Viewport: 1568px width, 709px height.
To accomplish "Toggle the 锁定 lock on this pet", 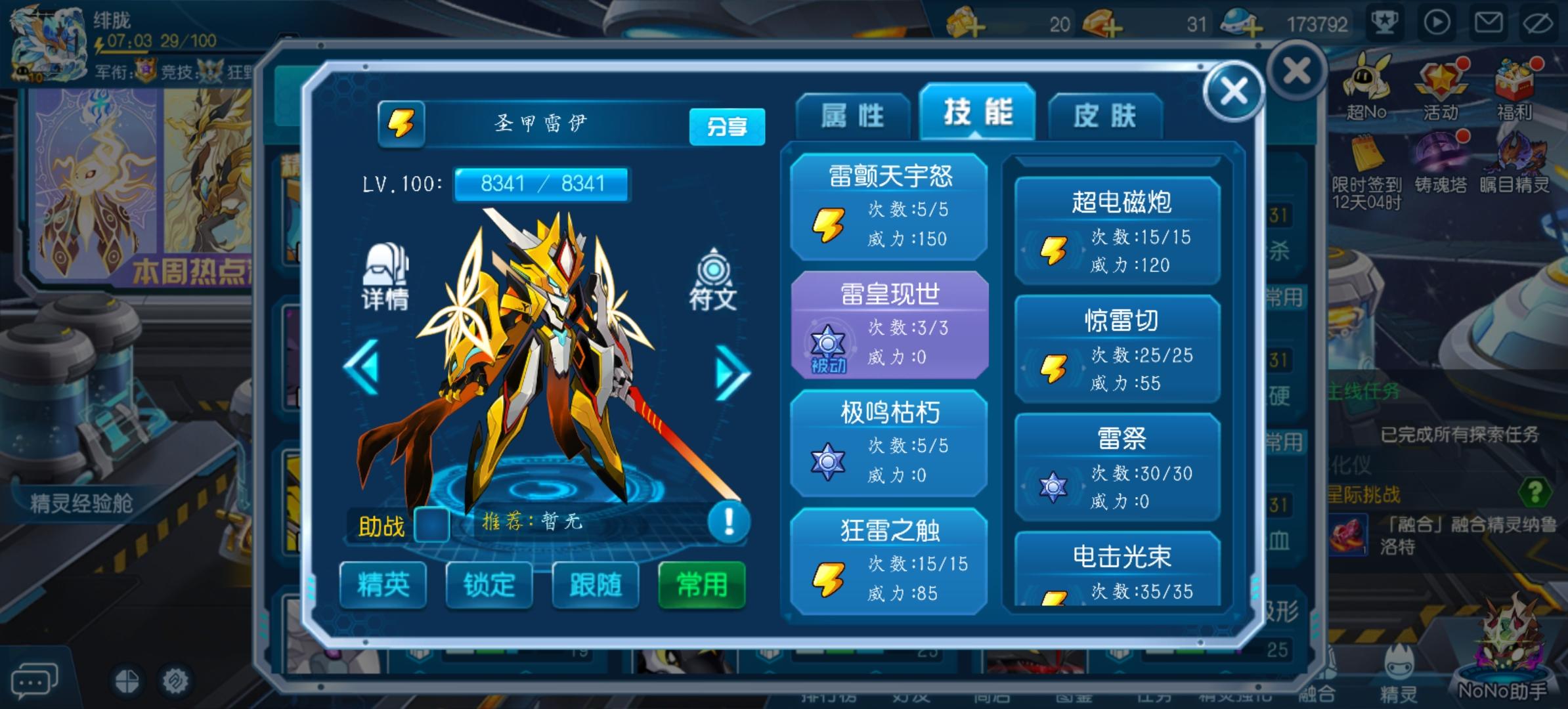I will tap(489, 586).
